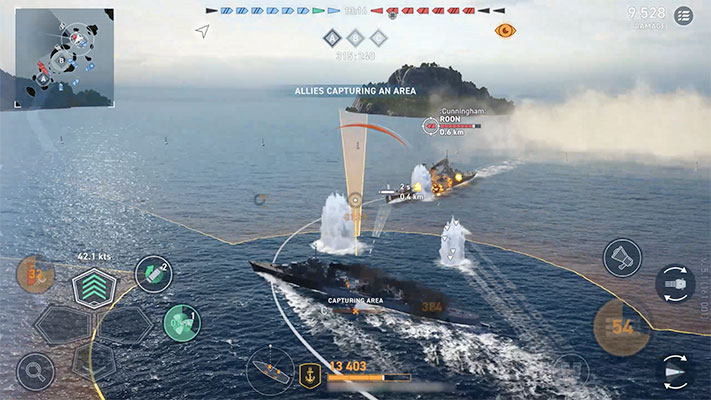Image resolution: width=711 pixels, height=400 pixels.
Task: Switch shell type with the ammo swap button
Action: click(675, 283)
